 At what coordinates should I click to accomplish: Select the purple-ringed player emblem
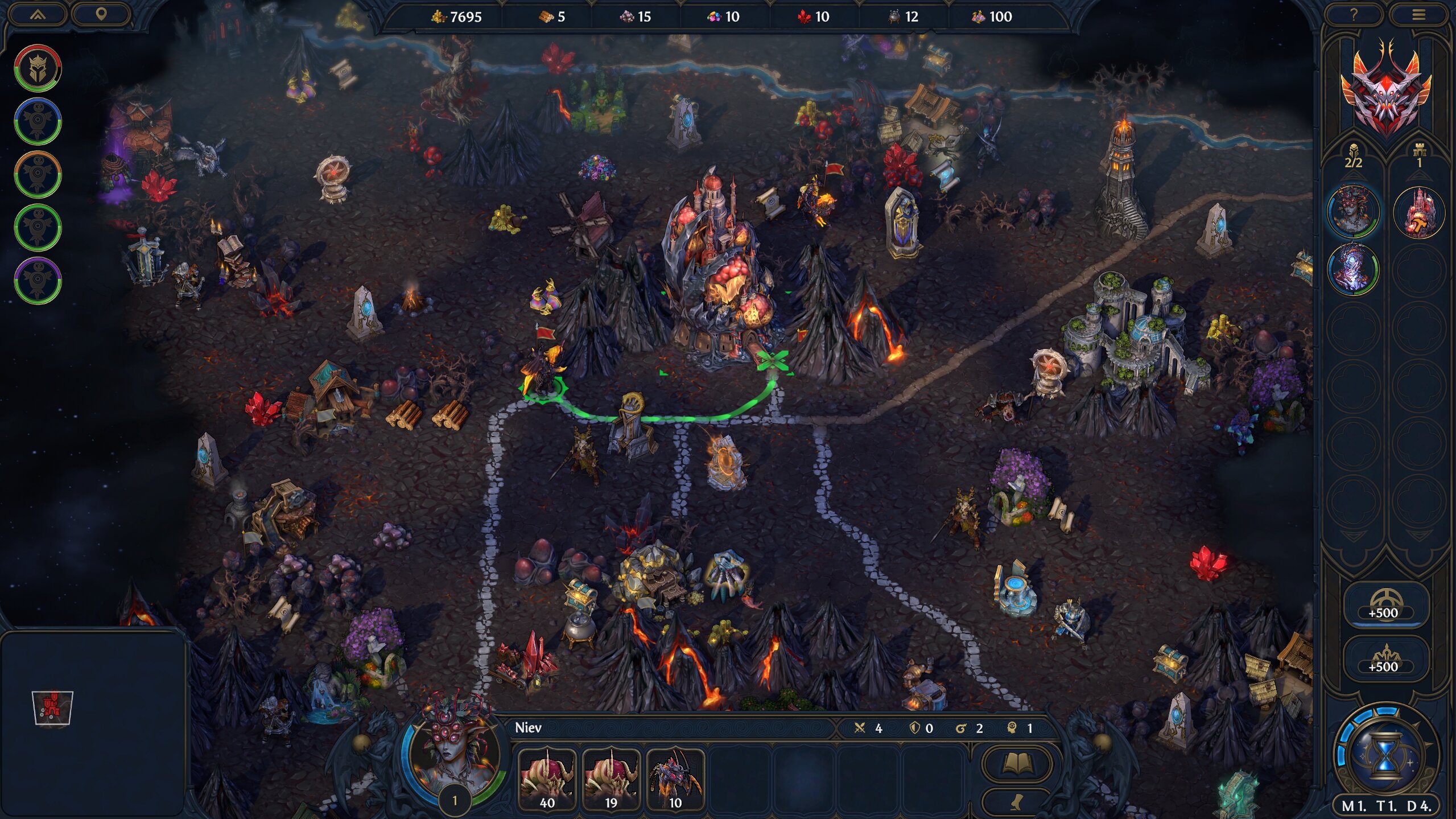[38, 281]
